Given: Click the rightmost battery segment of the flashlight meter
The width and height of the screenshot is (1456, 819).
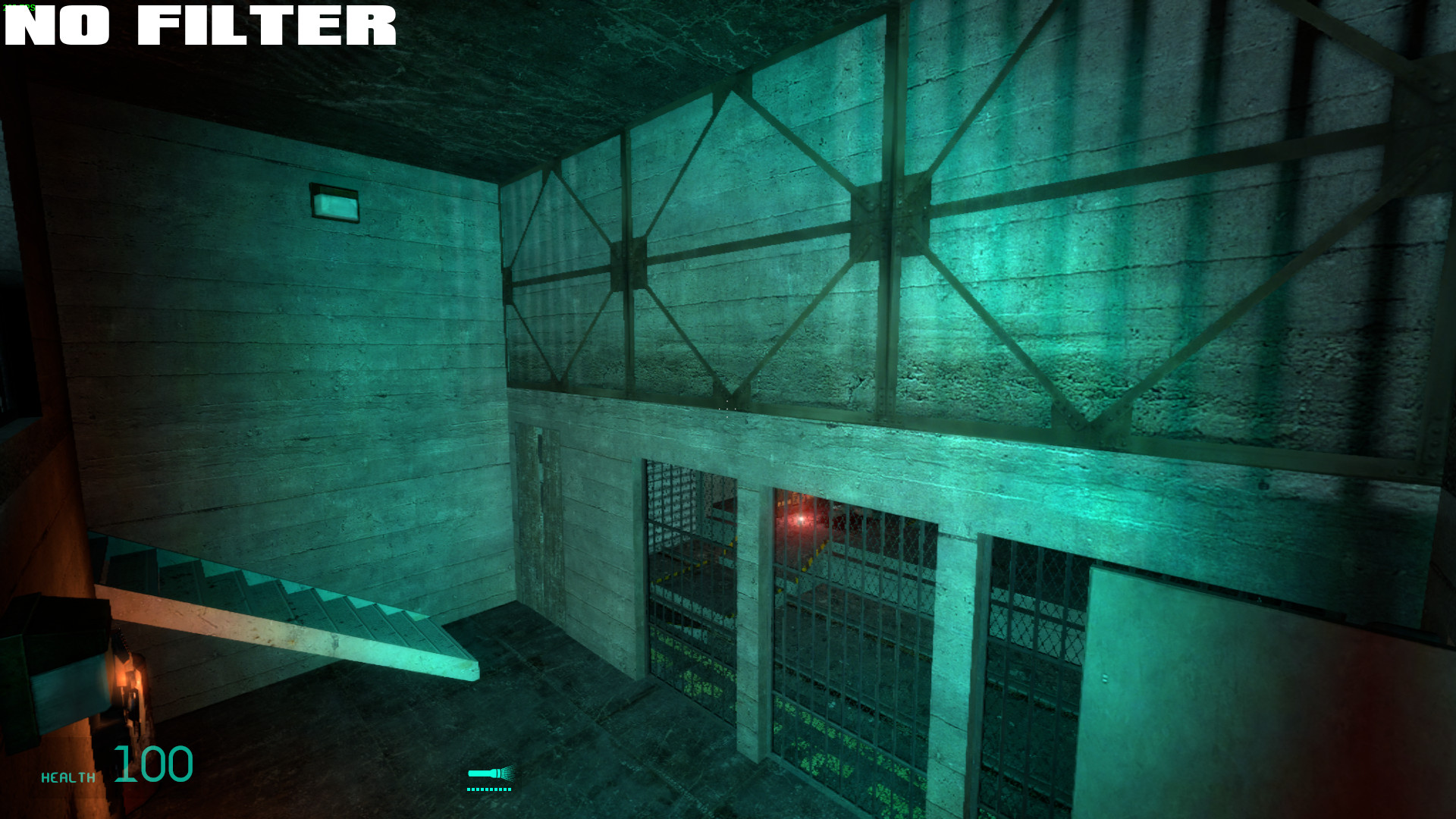Looking at the screenshot, I should pos(511,791).
